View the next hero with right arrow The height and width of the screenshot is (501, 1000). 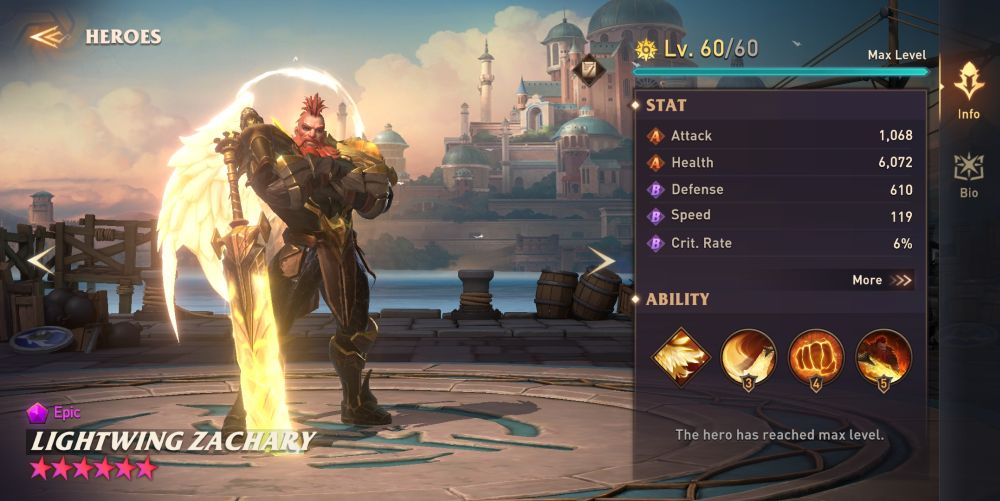[600, 261]
